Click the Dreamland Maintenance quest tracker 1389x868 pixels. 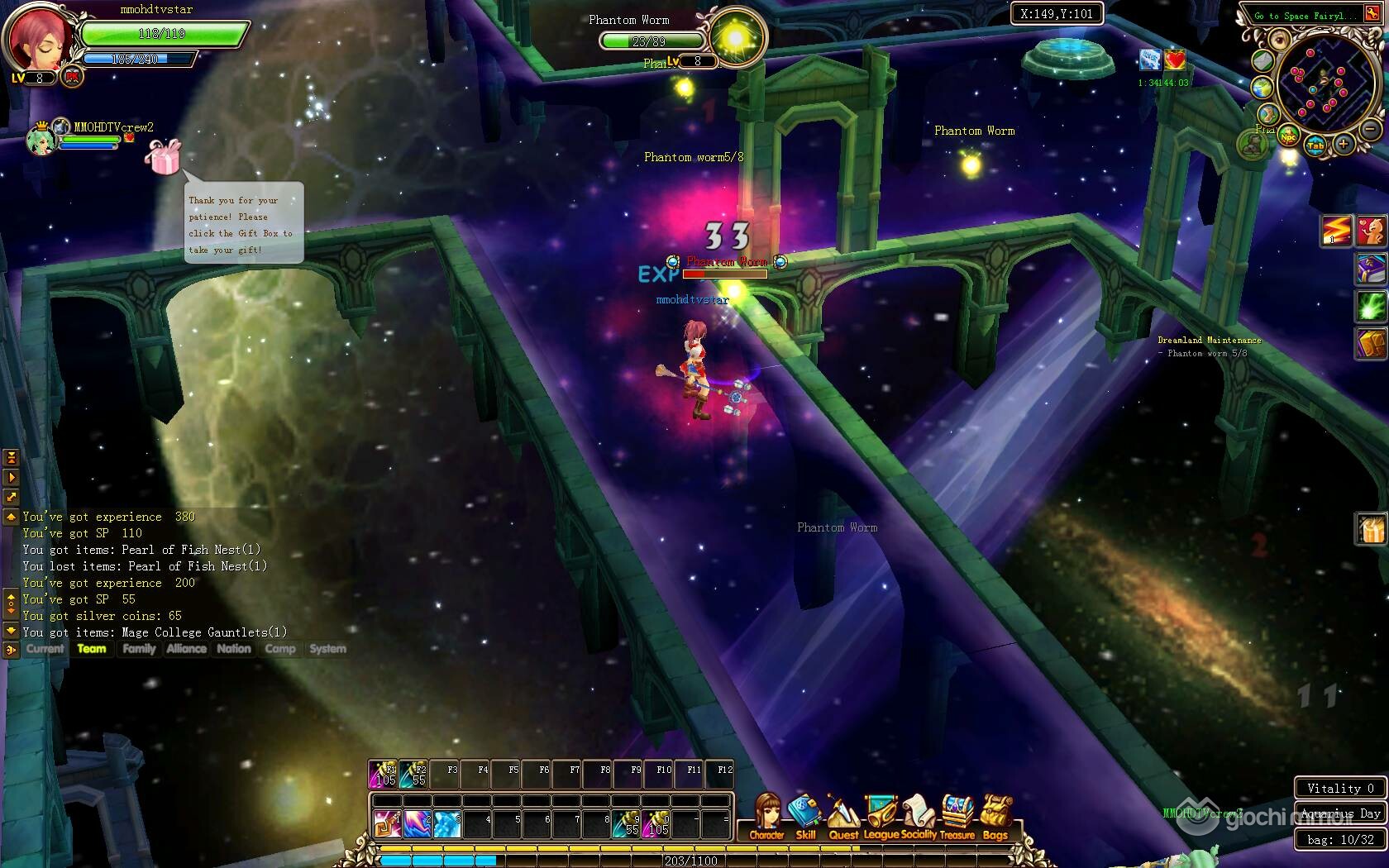pyautogui.click(x=1209, y=340)
